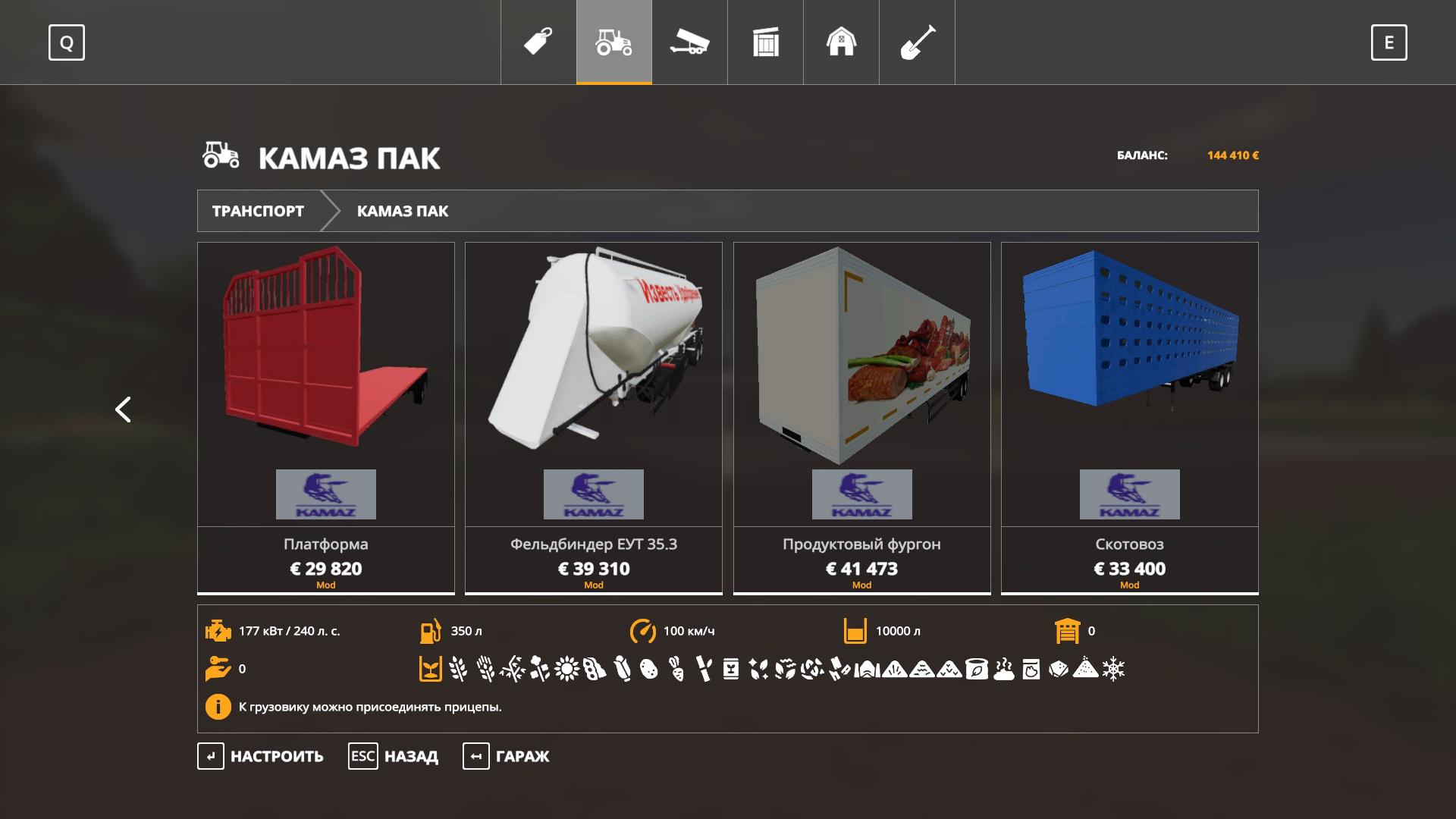
Task: Choose the Фельдбиндер ЕУТ 35.3 tanker
Action: (594, 417)
